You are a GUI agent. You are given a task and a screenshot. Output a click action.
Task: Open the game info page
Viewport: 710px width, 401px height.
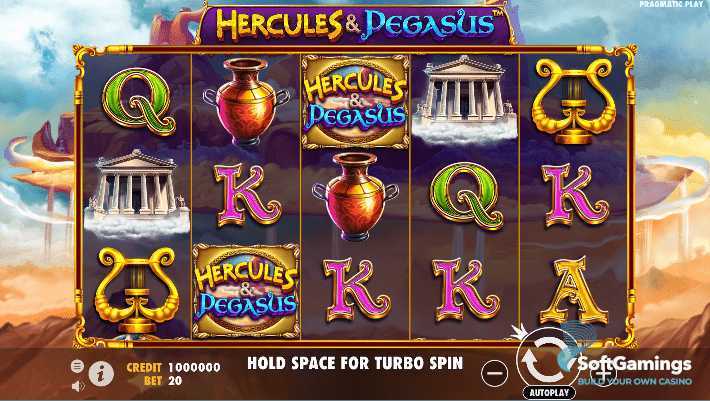coord(101,374)
